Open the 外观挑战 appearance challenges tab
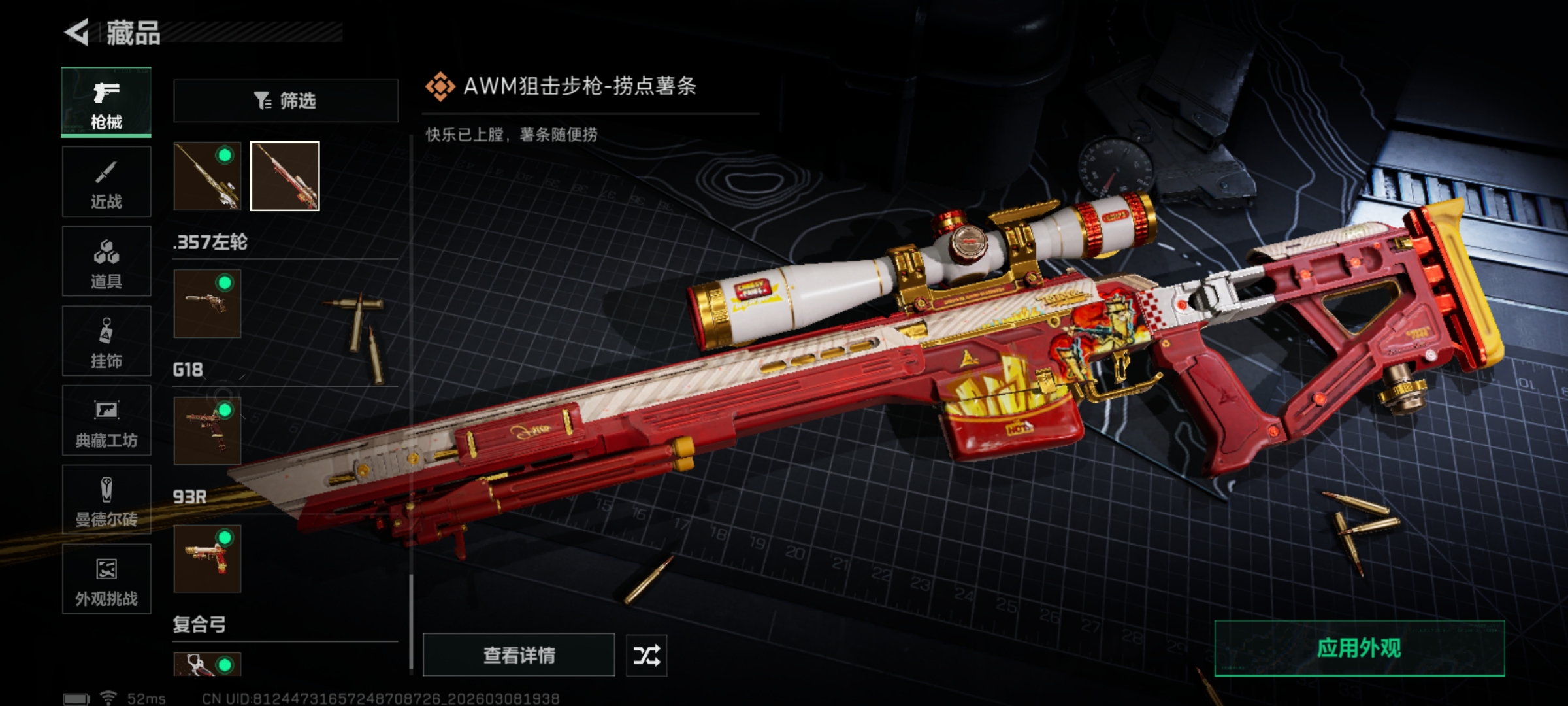The image size is (1568, 706). (106, 579)
